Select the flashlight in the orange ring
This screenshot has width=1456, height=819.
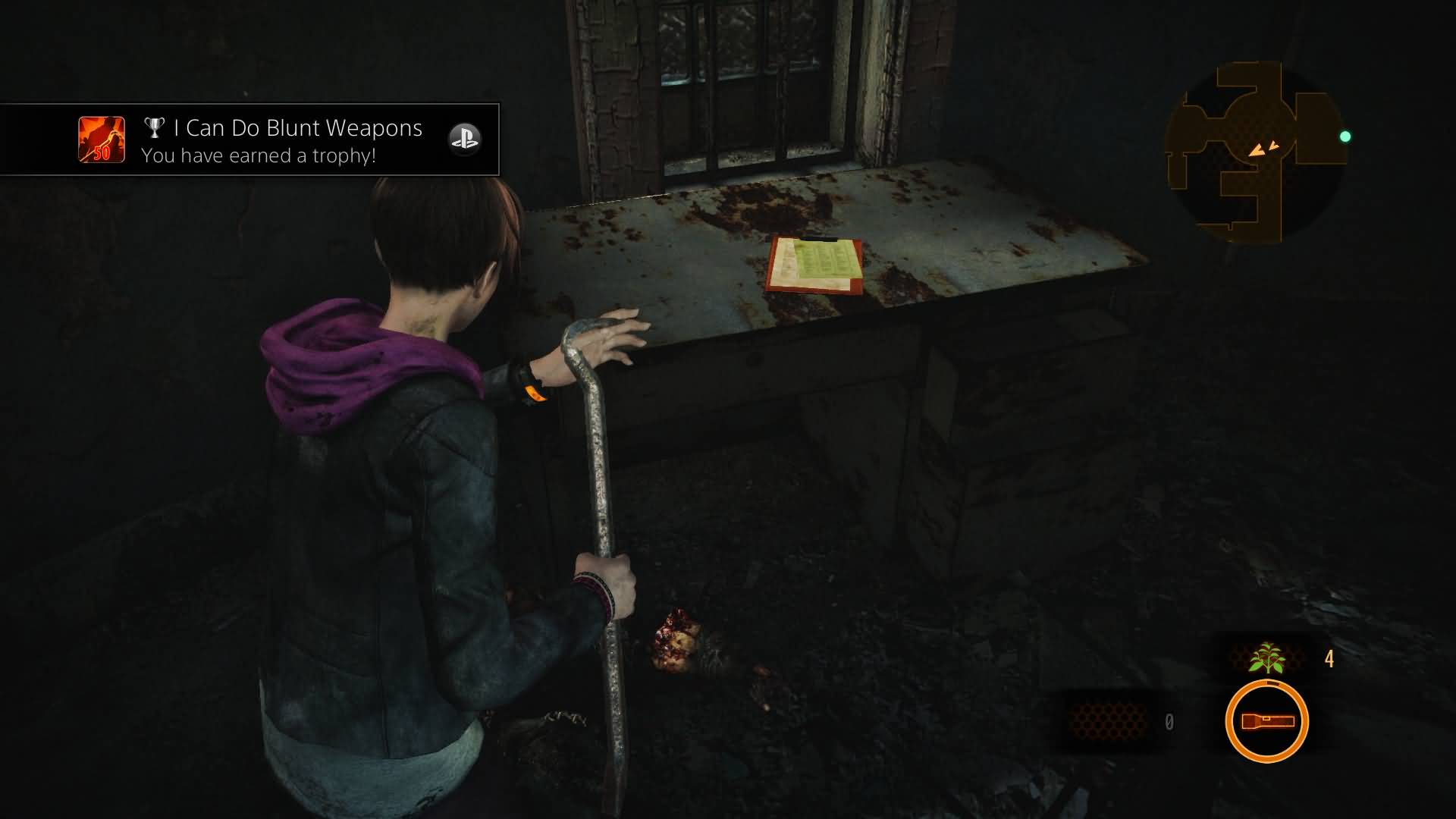1266,720
